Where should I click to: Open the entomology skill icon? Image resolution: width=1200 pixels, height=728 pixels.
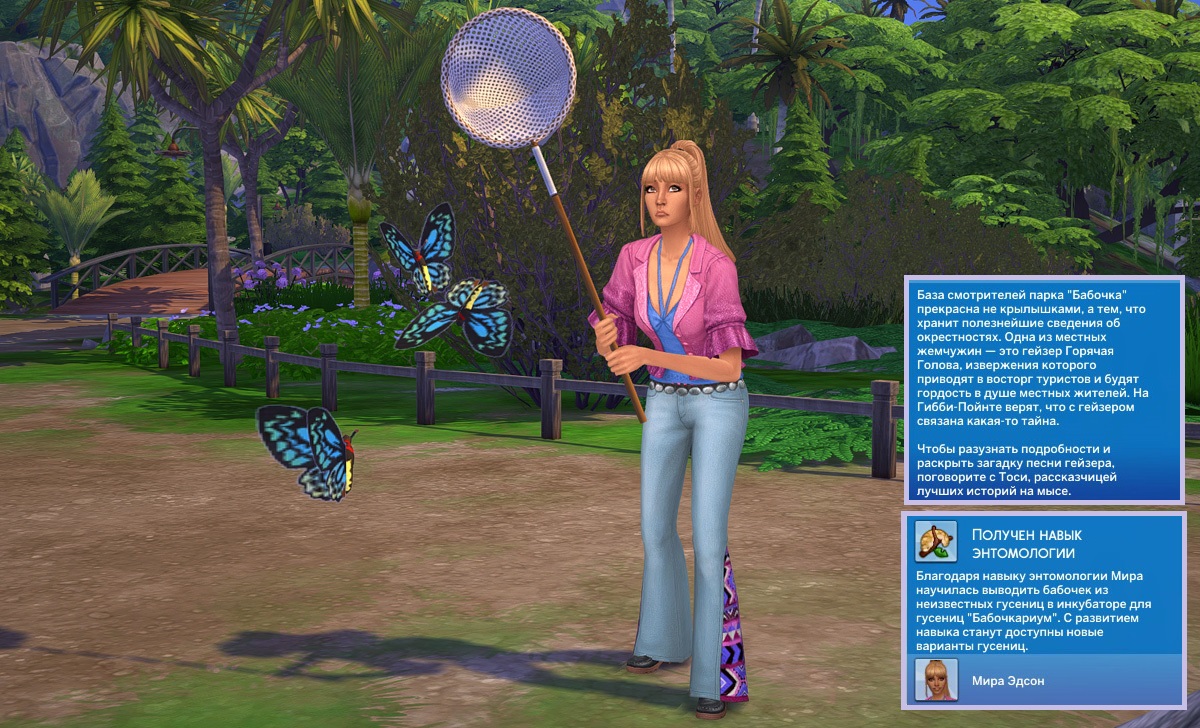click(936, 541)
